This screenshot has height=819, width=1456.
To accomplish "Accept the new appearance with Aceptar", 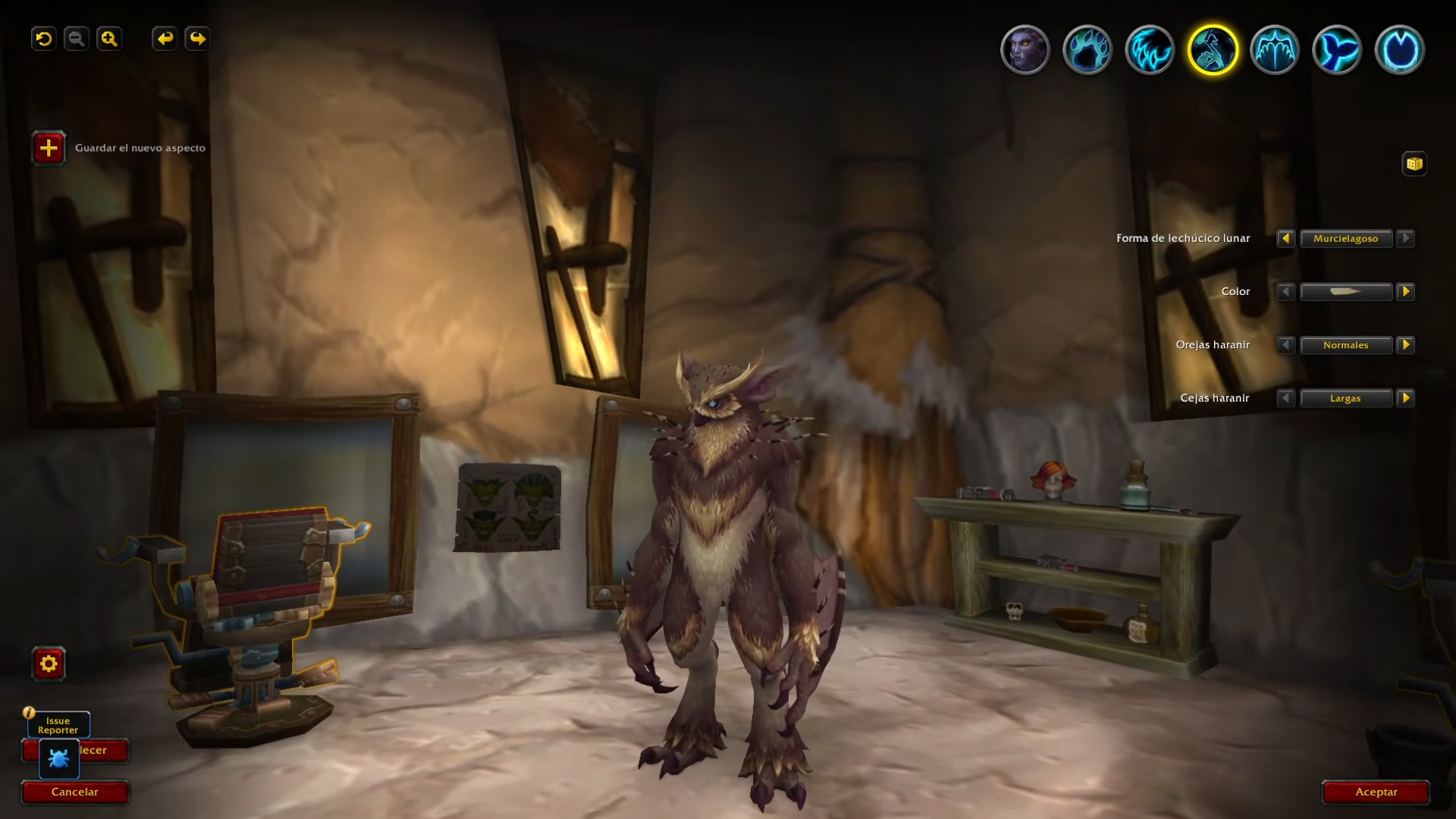I will tap(1376, 792).
